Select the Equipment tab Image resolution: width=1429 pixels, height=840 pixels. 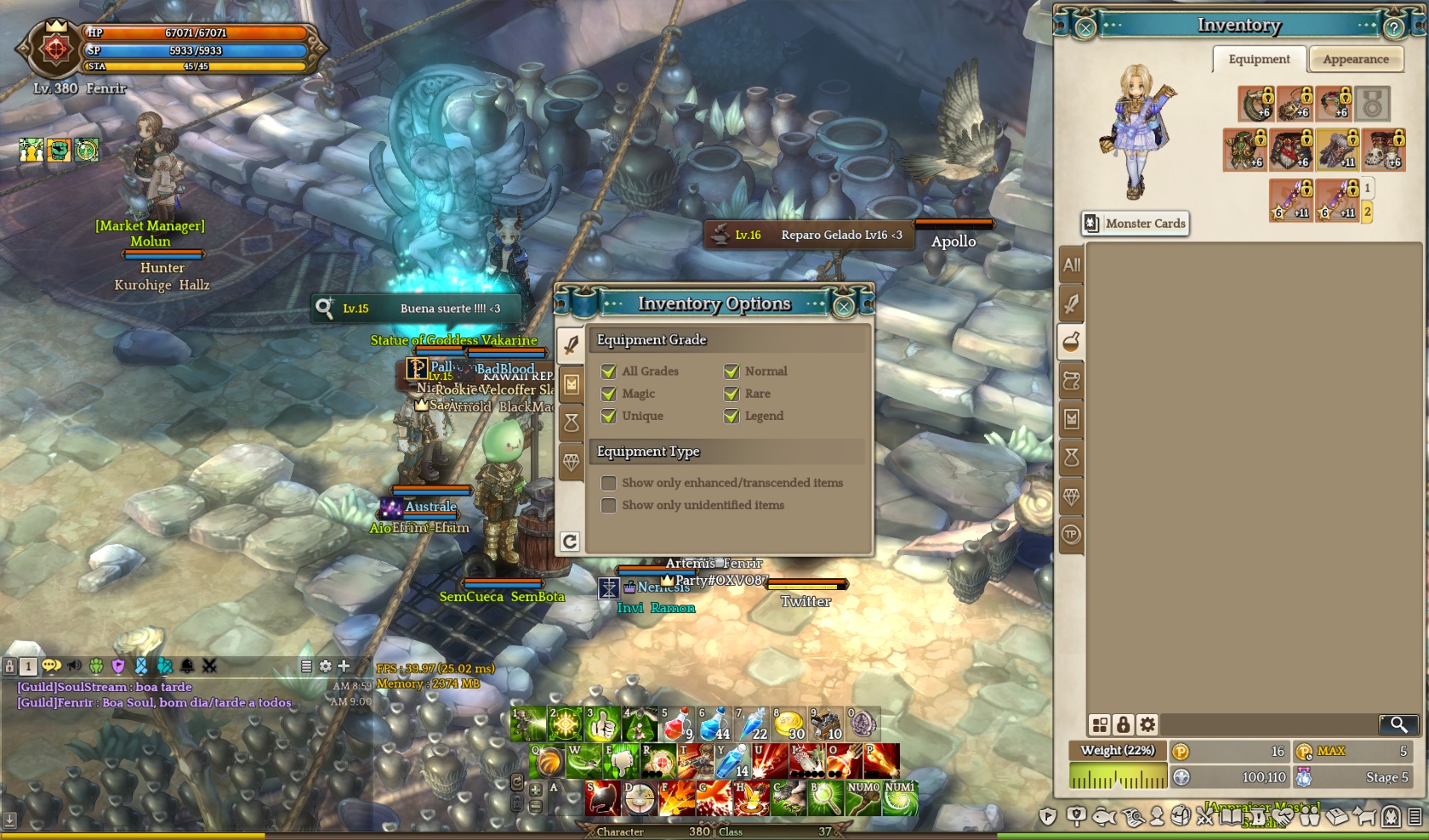(x=1259, y=60)
